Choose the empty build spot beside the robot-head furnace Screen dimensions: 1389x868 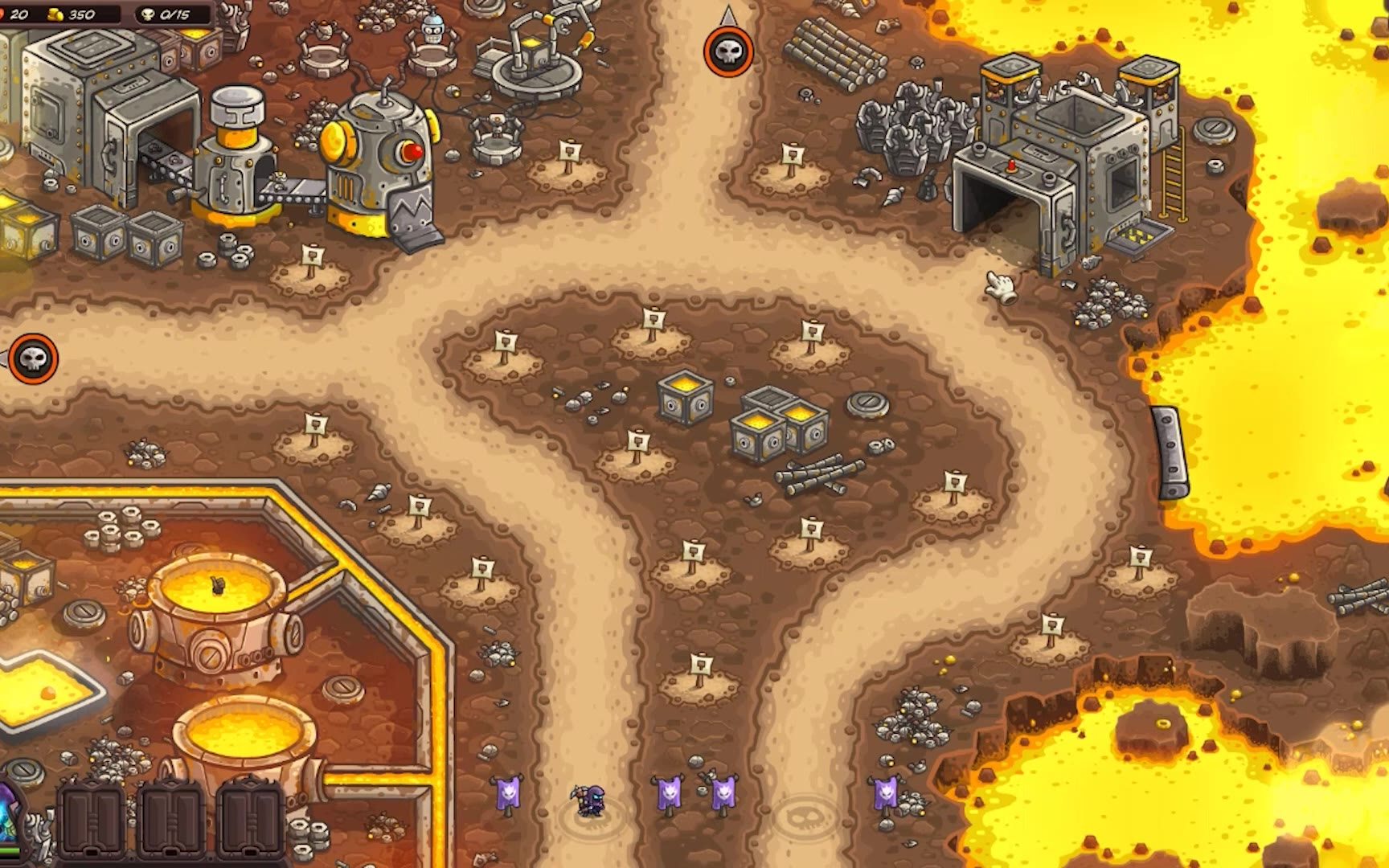point(312,272)
